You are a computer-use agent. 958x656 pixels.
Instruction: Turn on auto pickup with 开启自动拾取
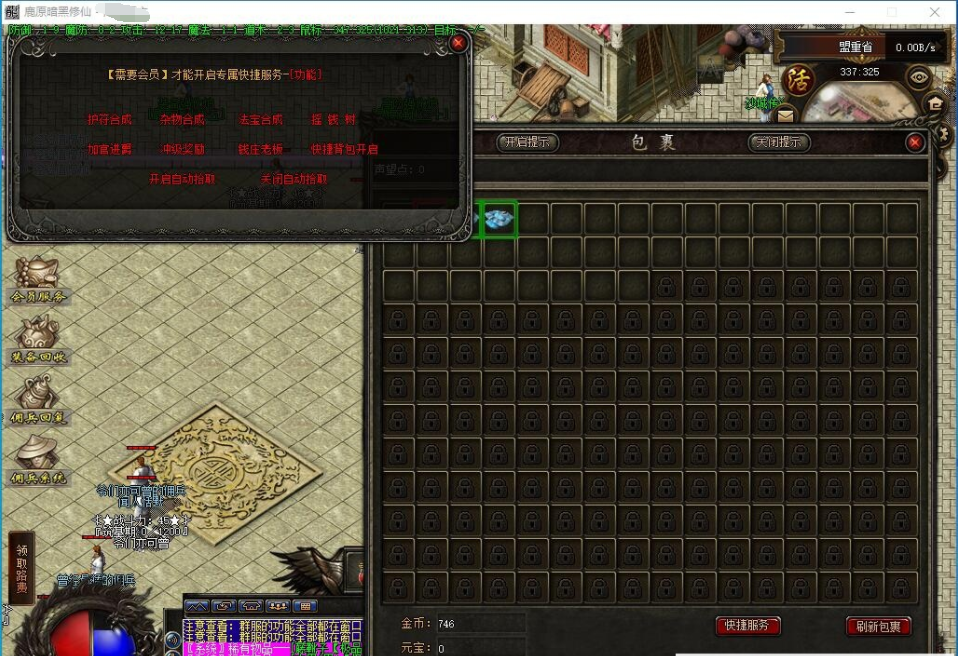(181, 179)
